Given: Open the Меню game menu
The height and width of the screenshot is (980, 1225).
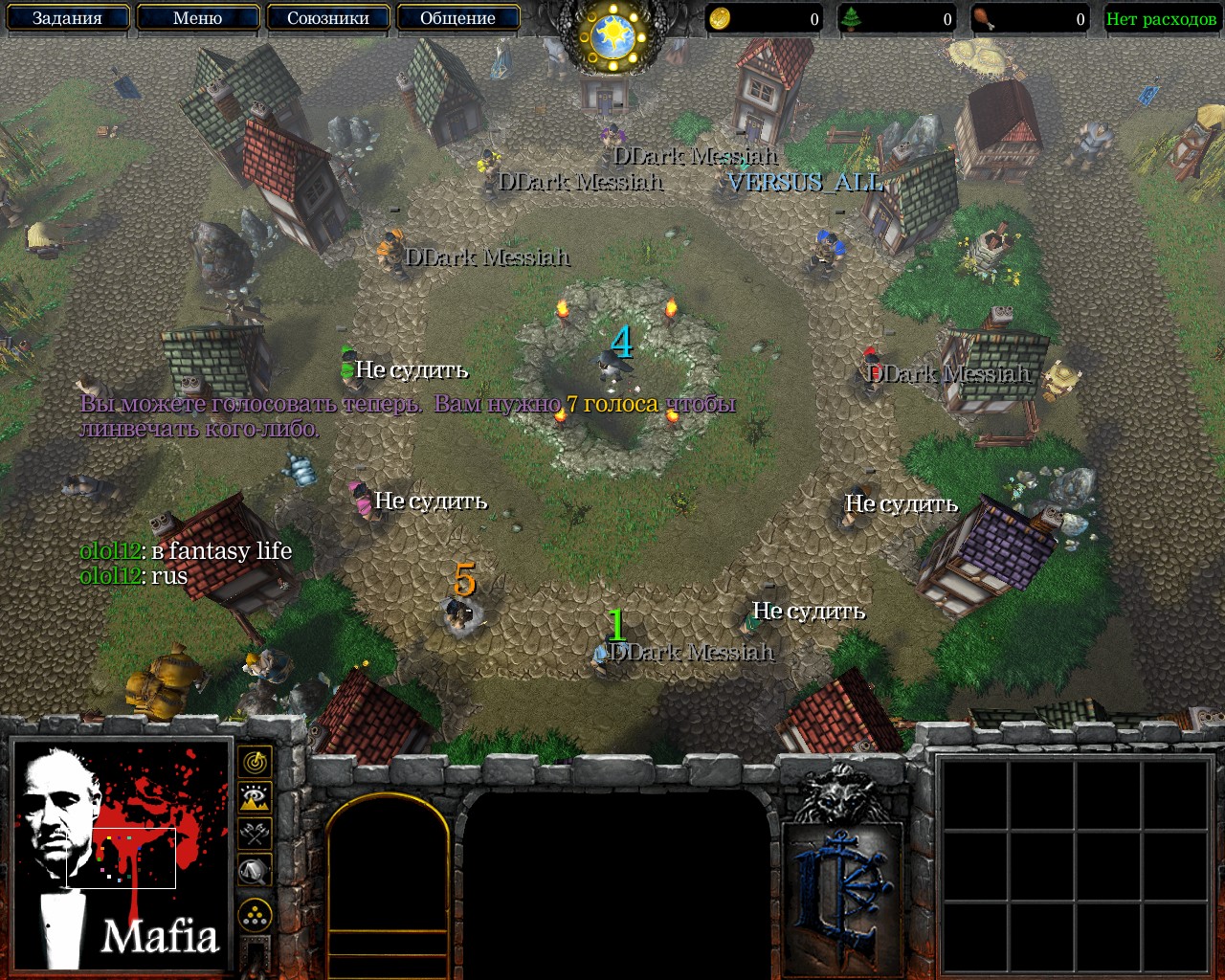Looking at the screenshot, I should pyautogui.click(x=197, y=18).
